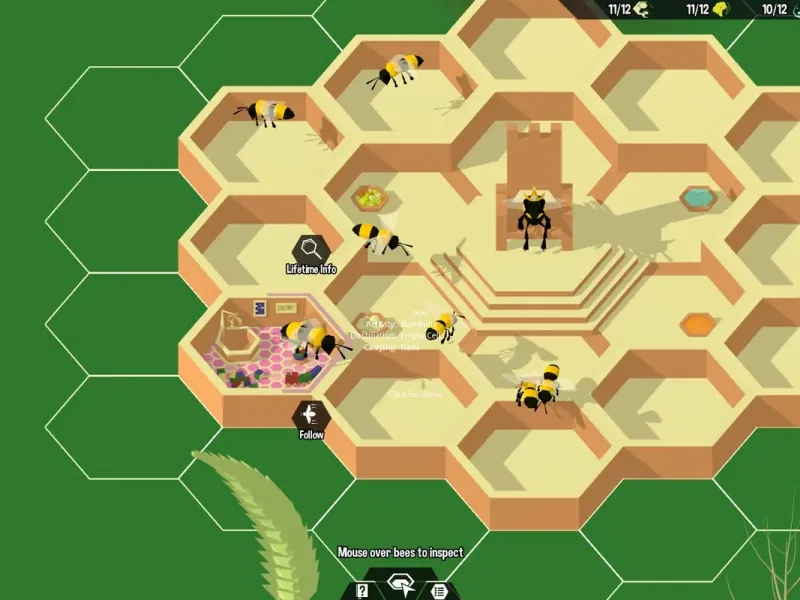Open the question mark help button
Screen dimensions: 800x600
(x=363, y=590)
